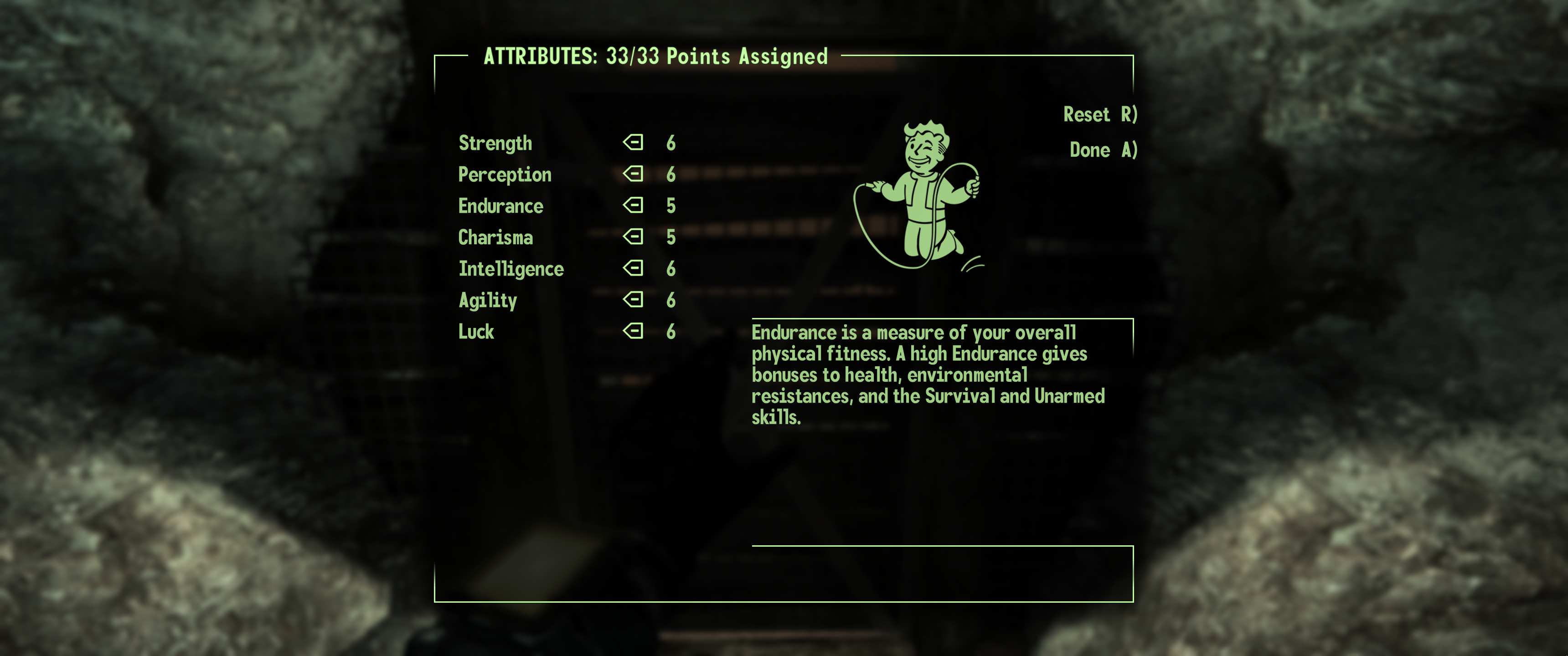The image size is (1568, 656).
Task: Reduce Agility using its left arrow
Action: coord(633,299)
